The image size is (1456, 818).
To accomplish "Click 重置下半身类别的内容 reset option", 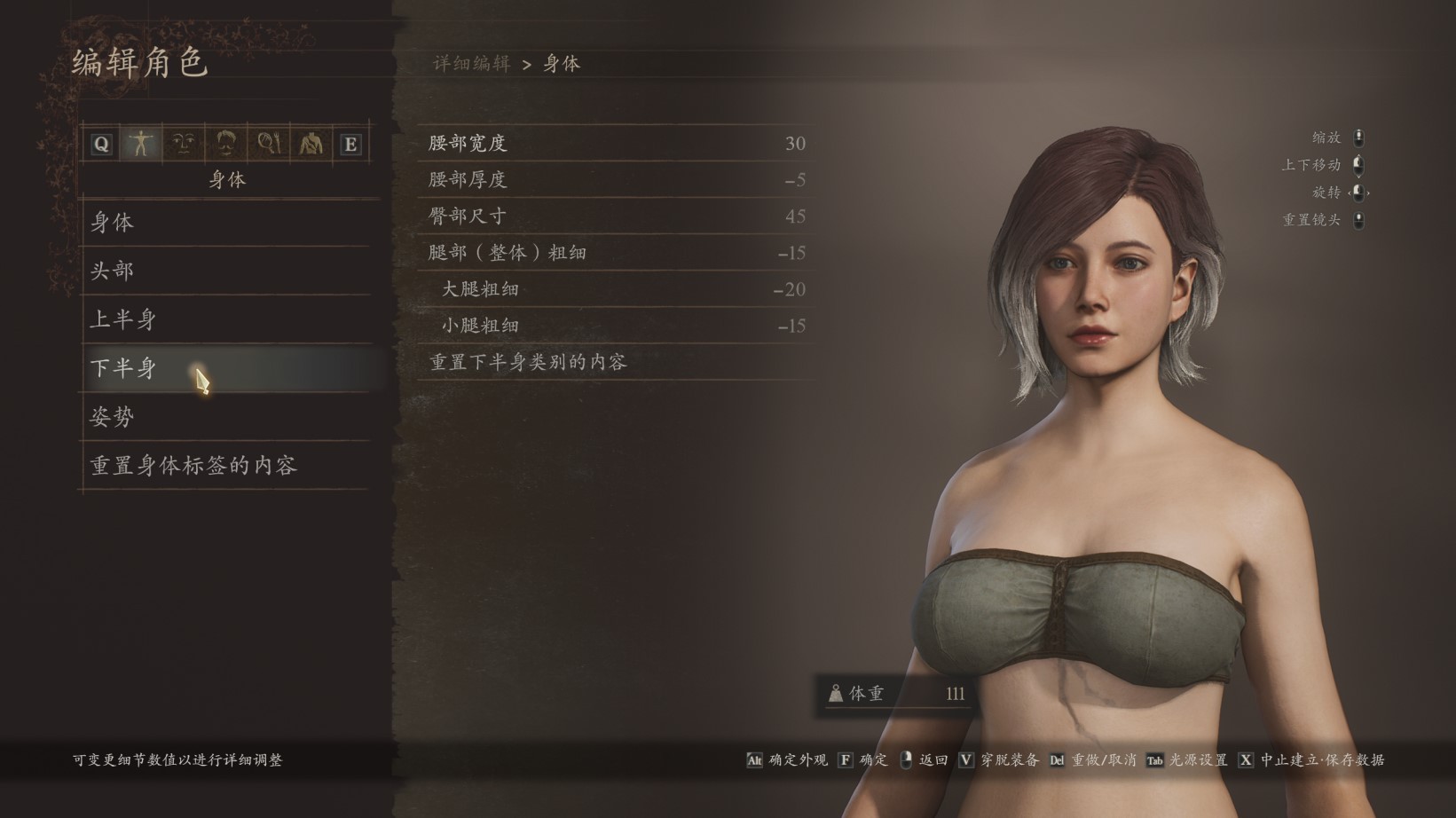I will [530, 362].
